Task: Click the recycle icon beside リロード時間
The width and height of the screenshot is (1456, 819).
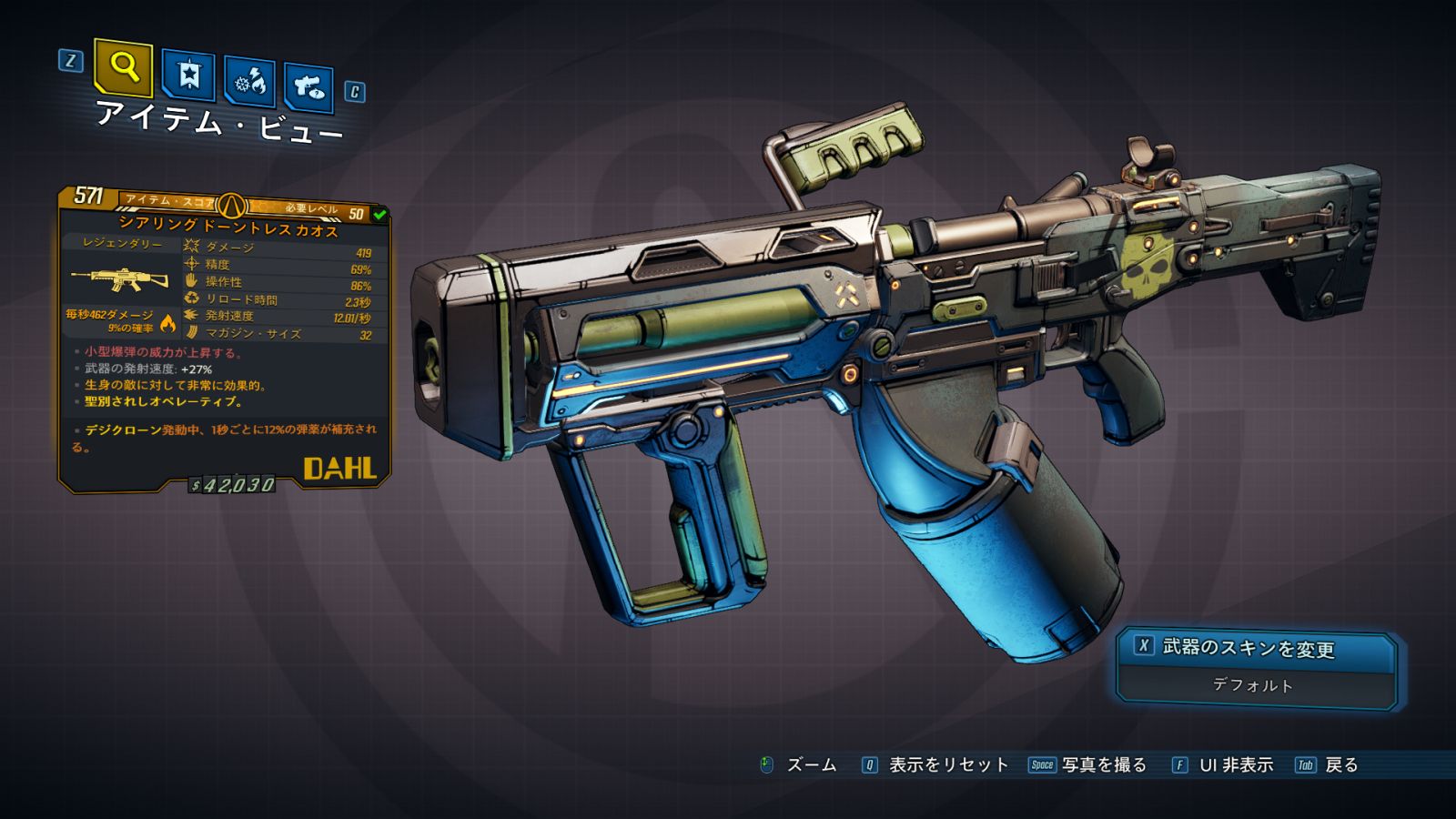Action: click(191, 300)
